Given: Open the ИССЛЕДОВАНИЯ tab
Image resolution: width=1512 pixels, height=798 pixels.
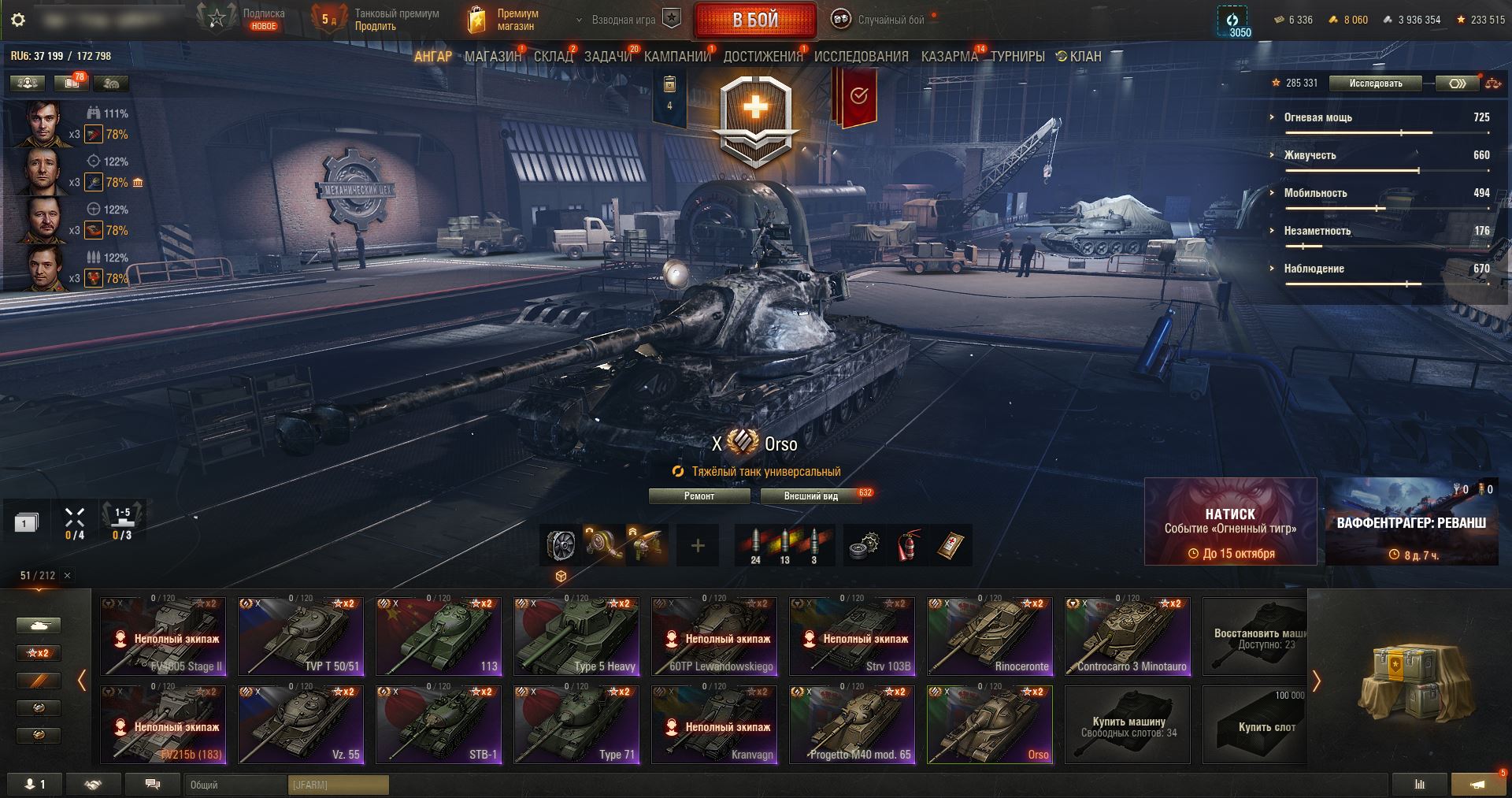Looking at the screenshot, I should (x=861, y=57).
